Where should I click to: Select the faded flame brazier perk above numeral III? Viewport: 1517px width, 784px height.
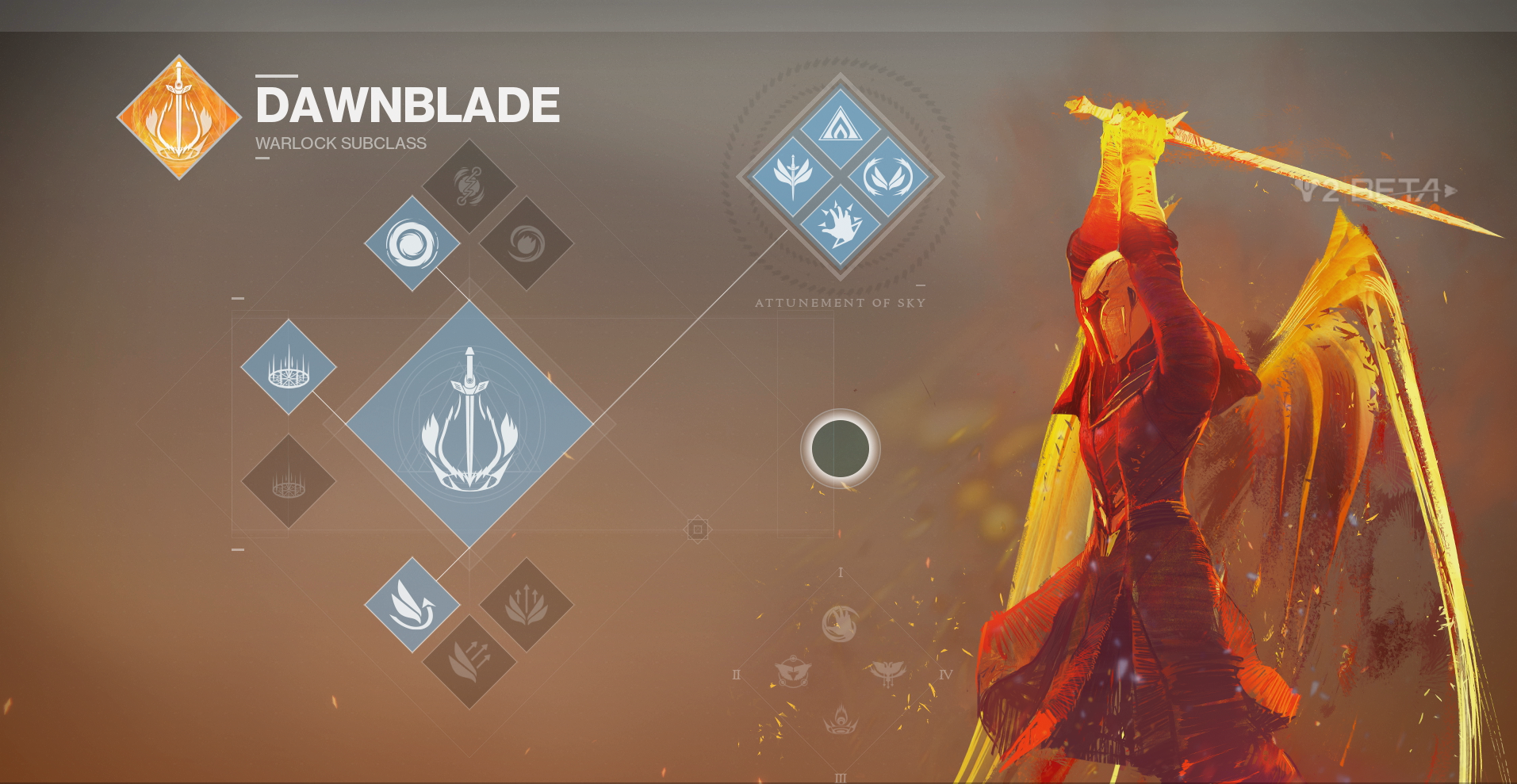point(840,721)
